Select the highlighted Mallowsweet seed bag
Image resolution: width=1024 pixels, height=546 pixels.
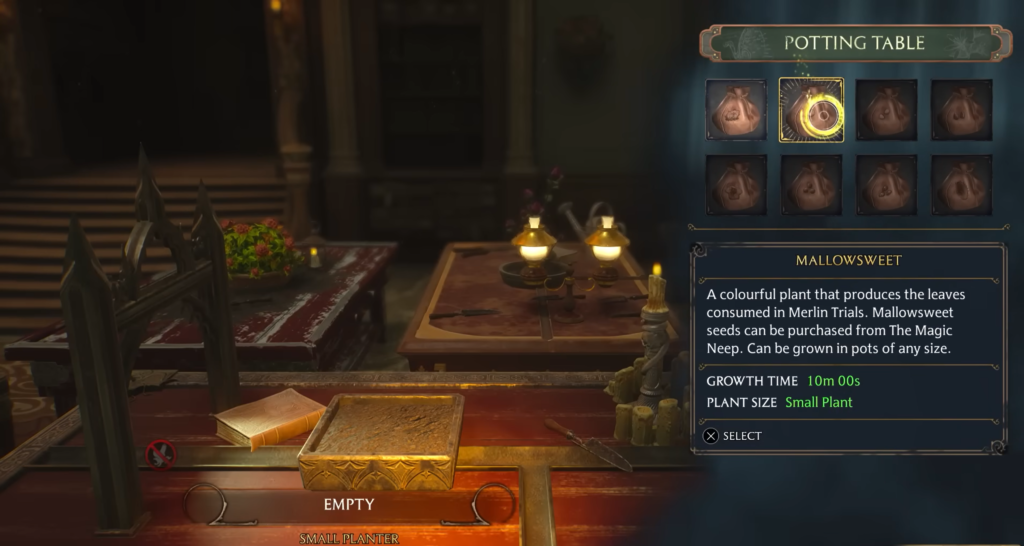pyautogui.click(x=811, y=111)
